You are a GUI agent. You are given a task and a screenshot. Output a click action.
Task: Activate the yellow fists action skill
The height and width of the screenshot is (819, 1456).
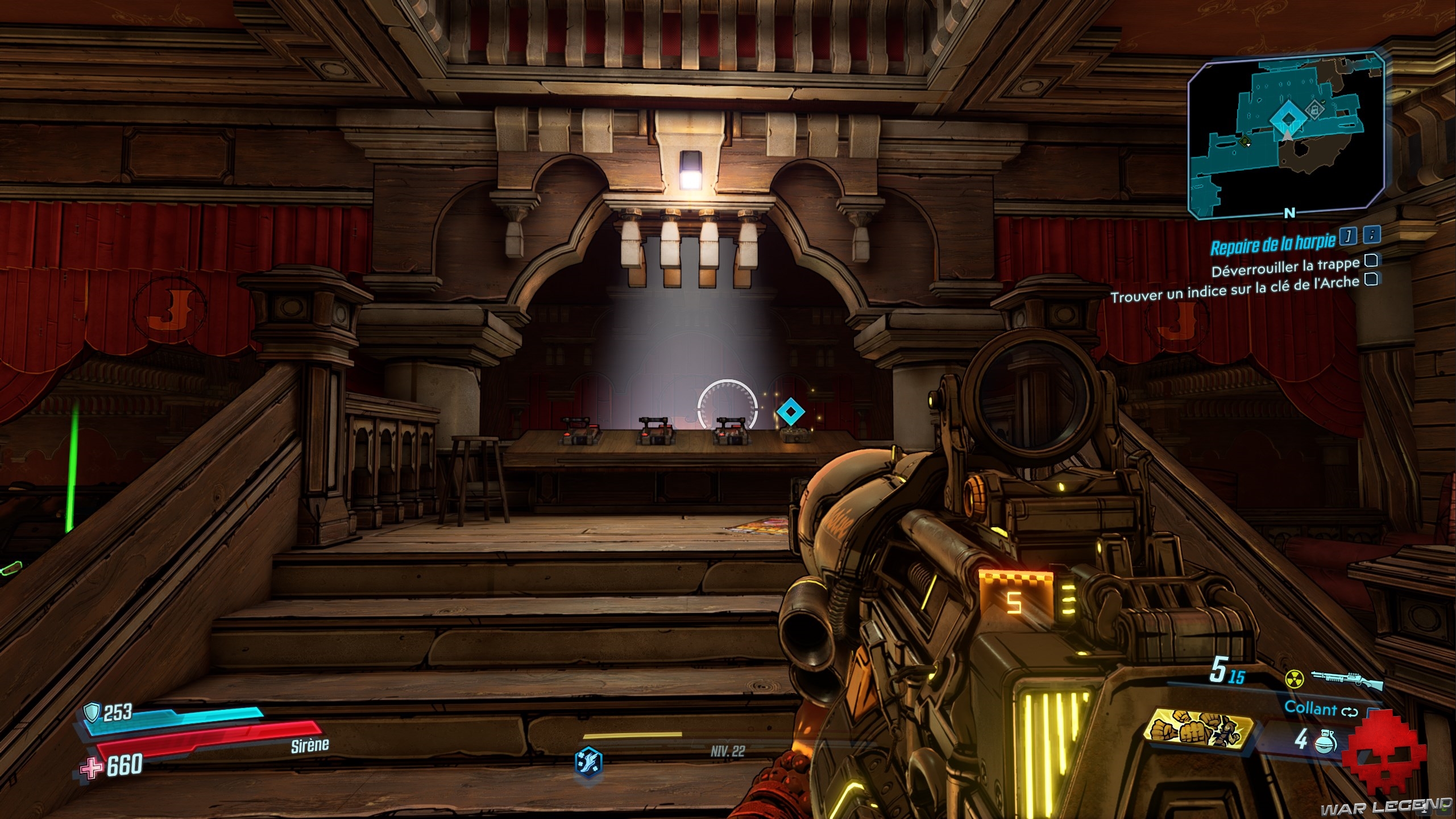pyautogui.click(x=1200, y=731)
